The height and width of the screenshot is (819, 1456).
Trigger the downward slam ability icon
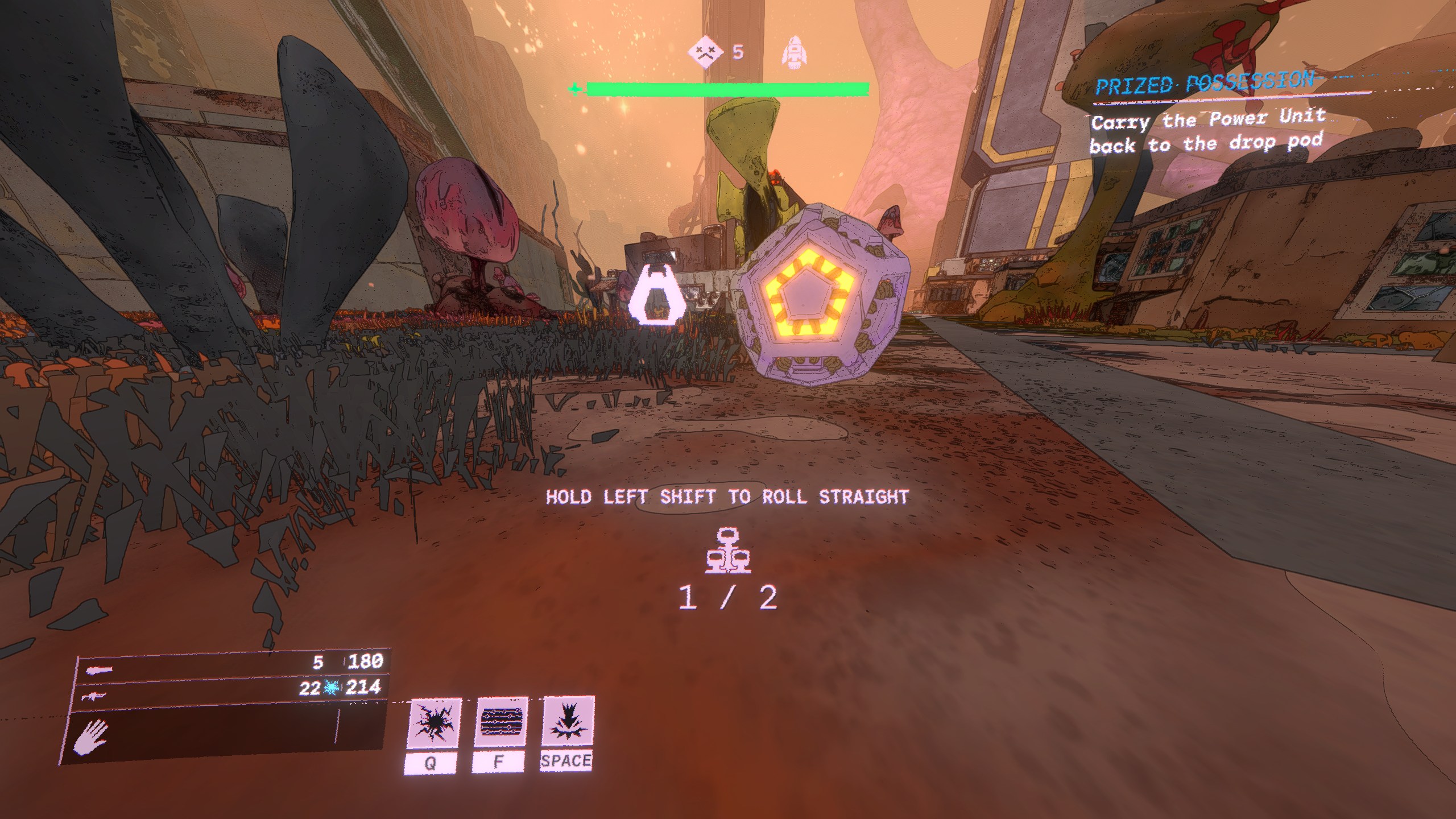pyautogui.click(x=568, y=721)
